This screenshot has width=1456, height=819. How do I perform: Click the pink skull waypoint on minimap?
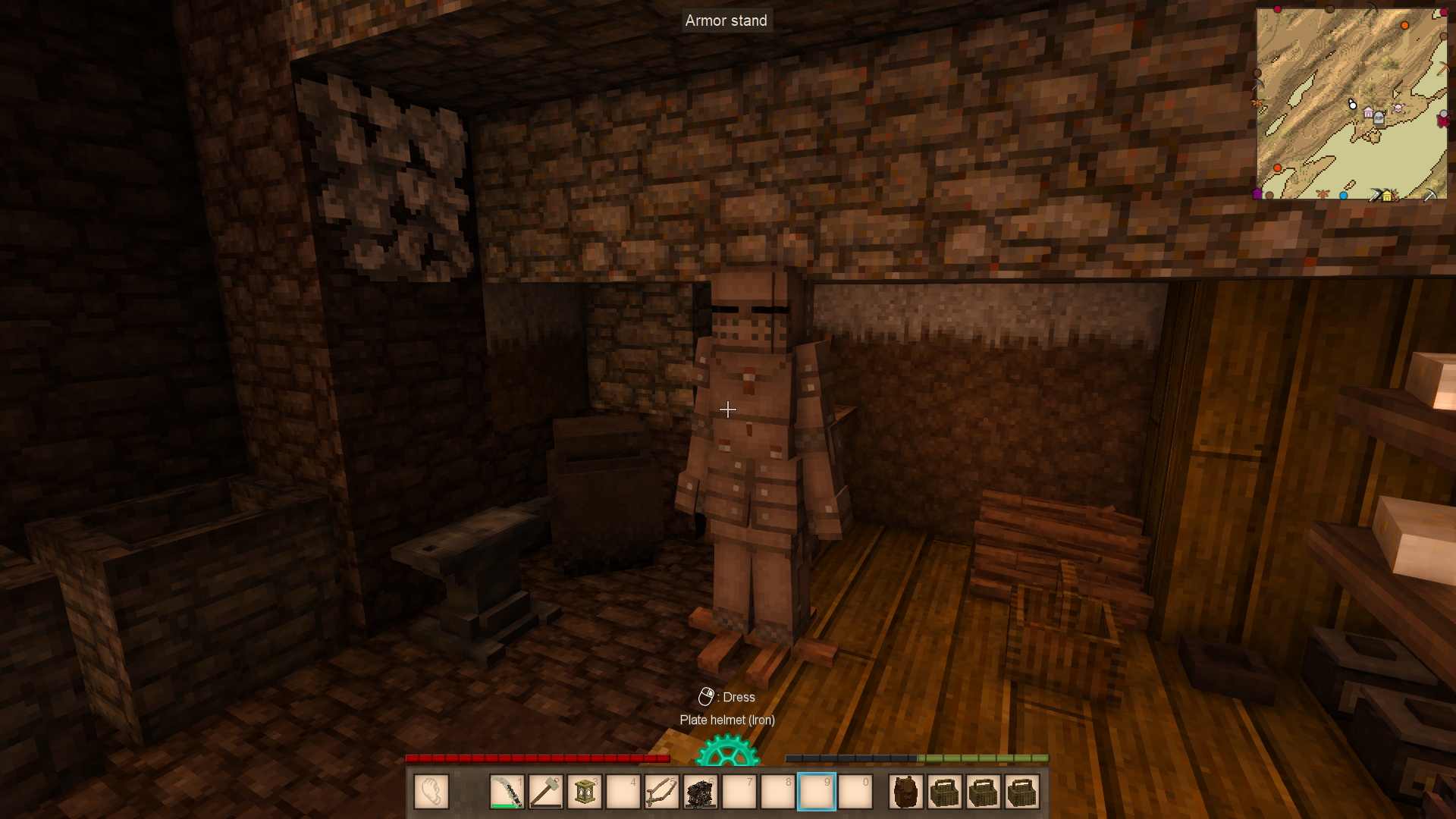[1398, 108]
